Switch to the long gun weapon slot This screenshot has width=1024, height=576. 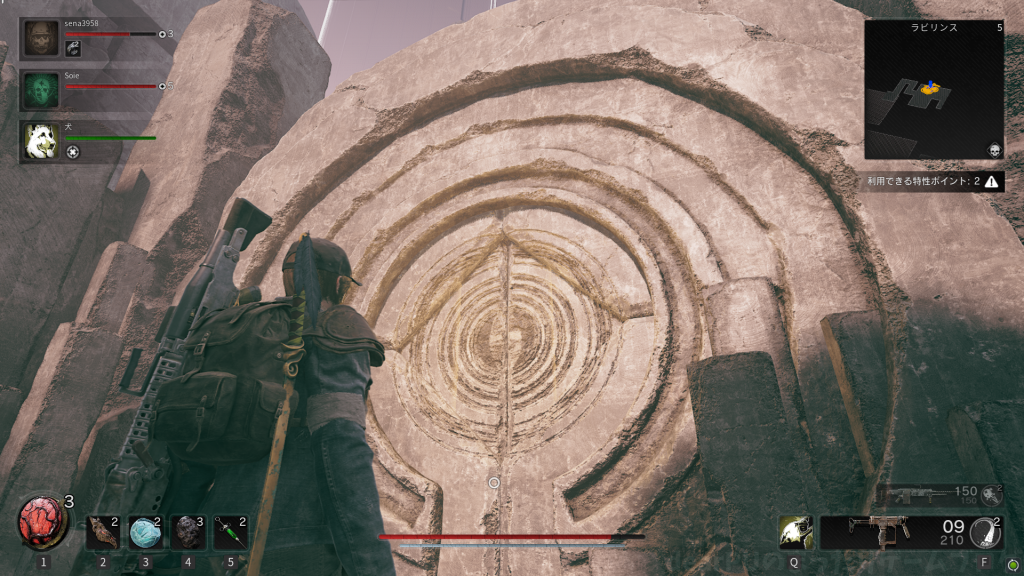click(914, 494)
